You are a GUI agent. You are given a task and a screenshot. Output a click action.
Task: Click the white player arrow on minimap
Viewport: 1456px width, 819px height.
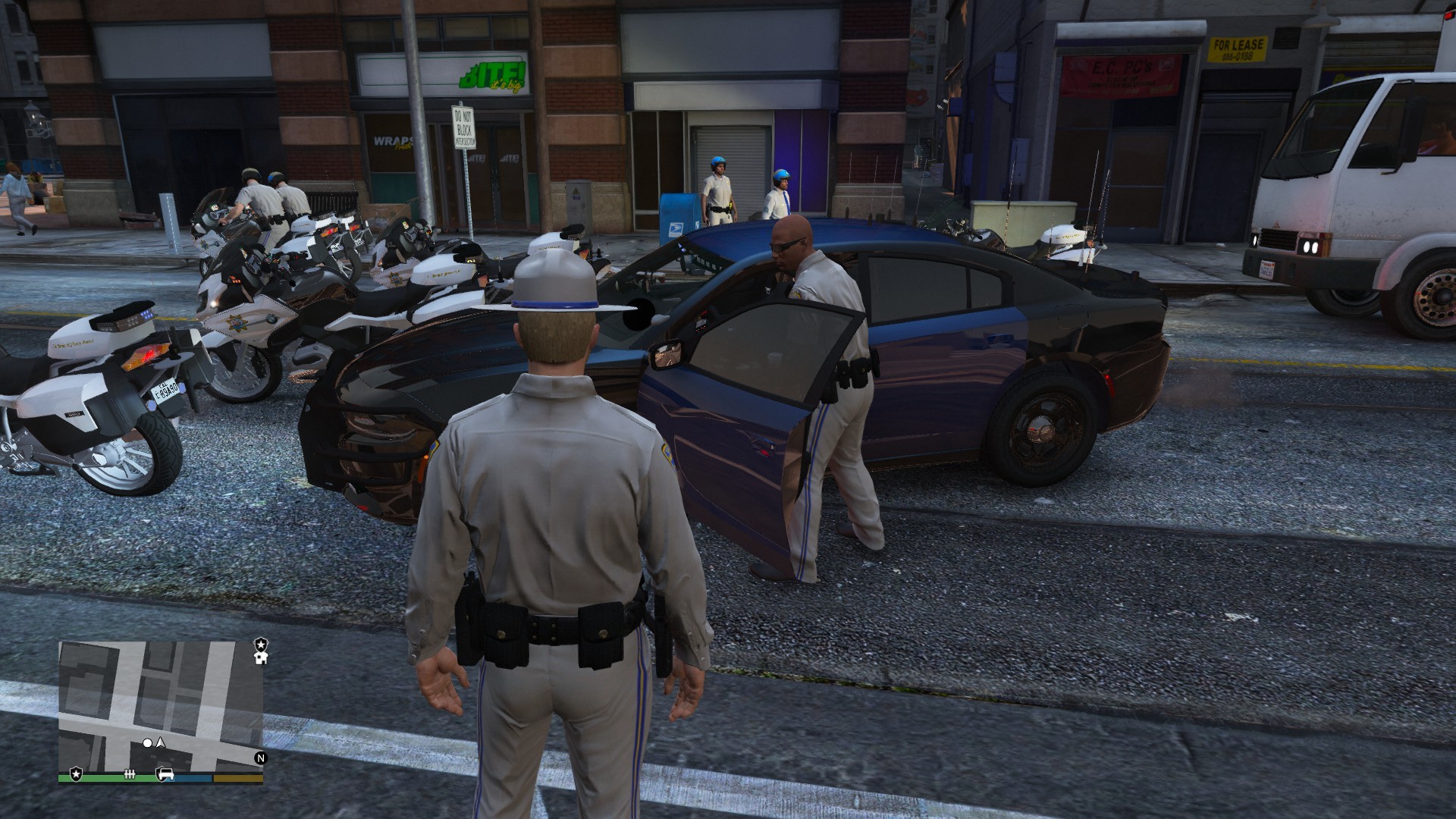pos(161,743)
